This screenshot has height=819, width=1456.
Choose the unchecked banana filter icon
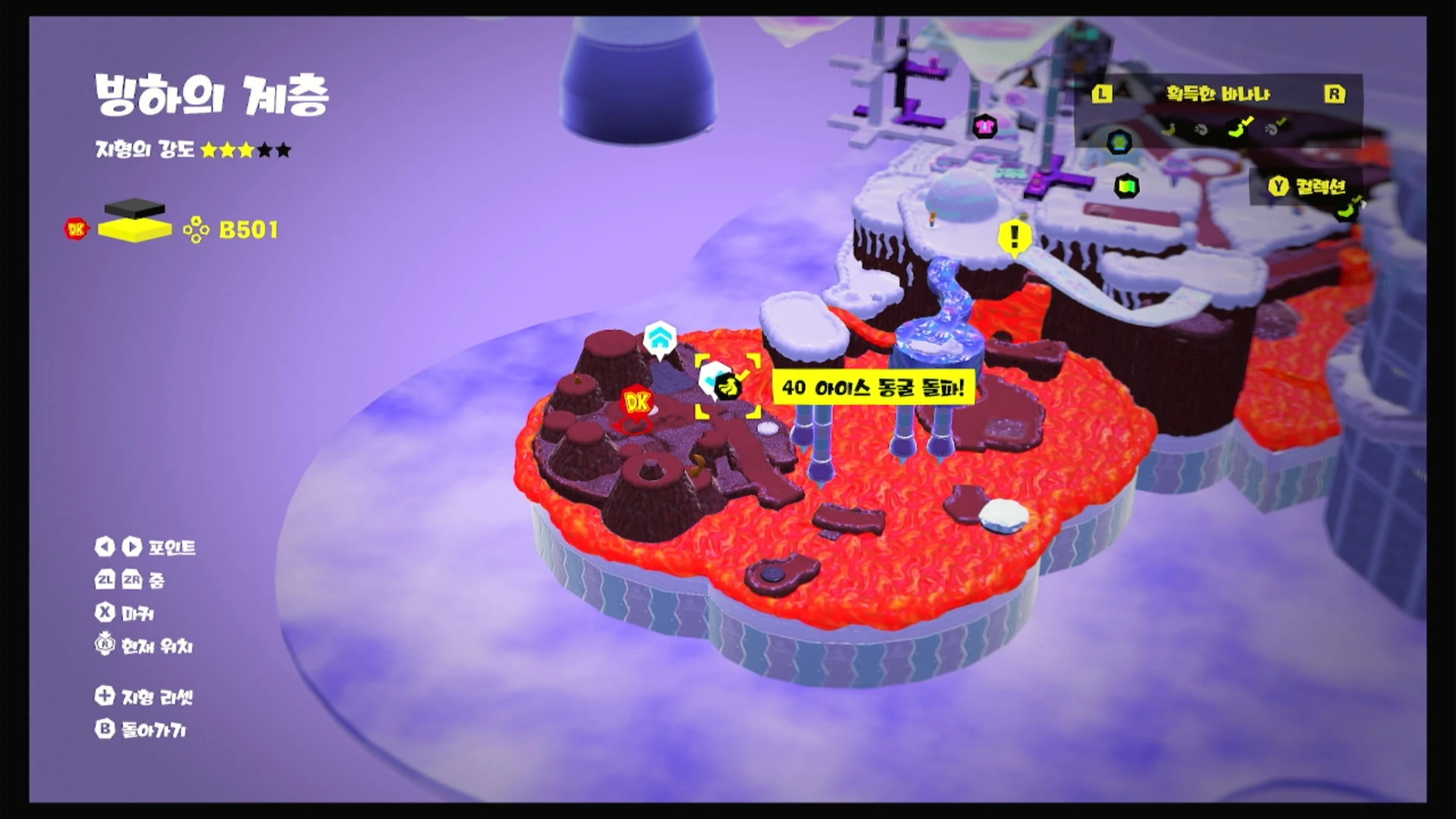(1169, 129)
